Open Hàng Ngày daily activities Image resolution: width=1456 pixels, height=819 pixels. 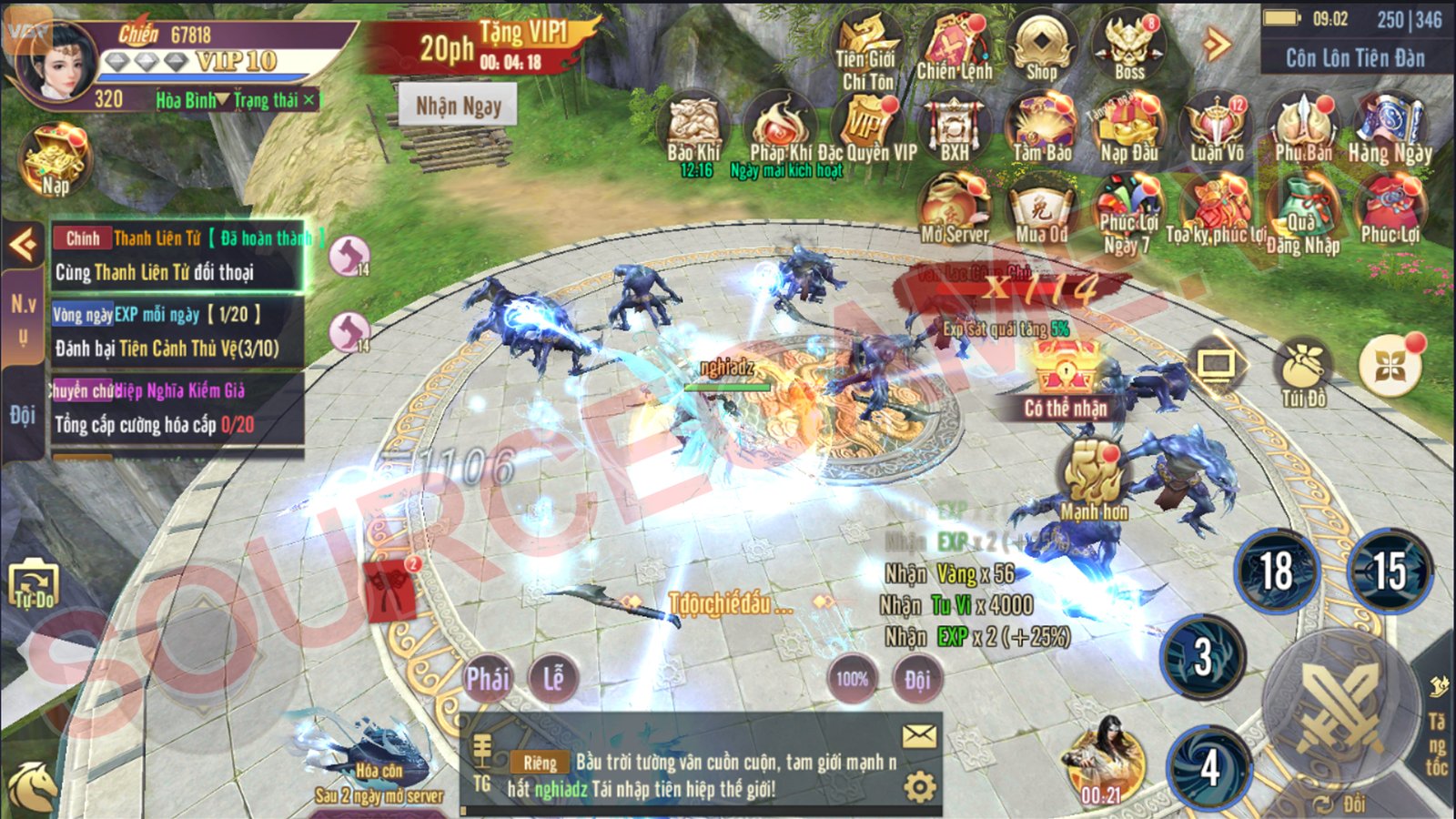point(1390,128)
